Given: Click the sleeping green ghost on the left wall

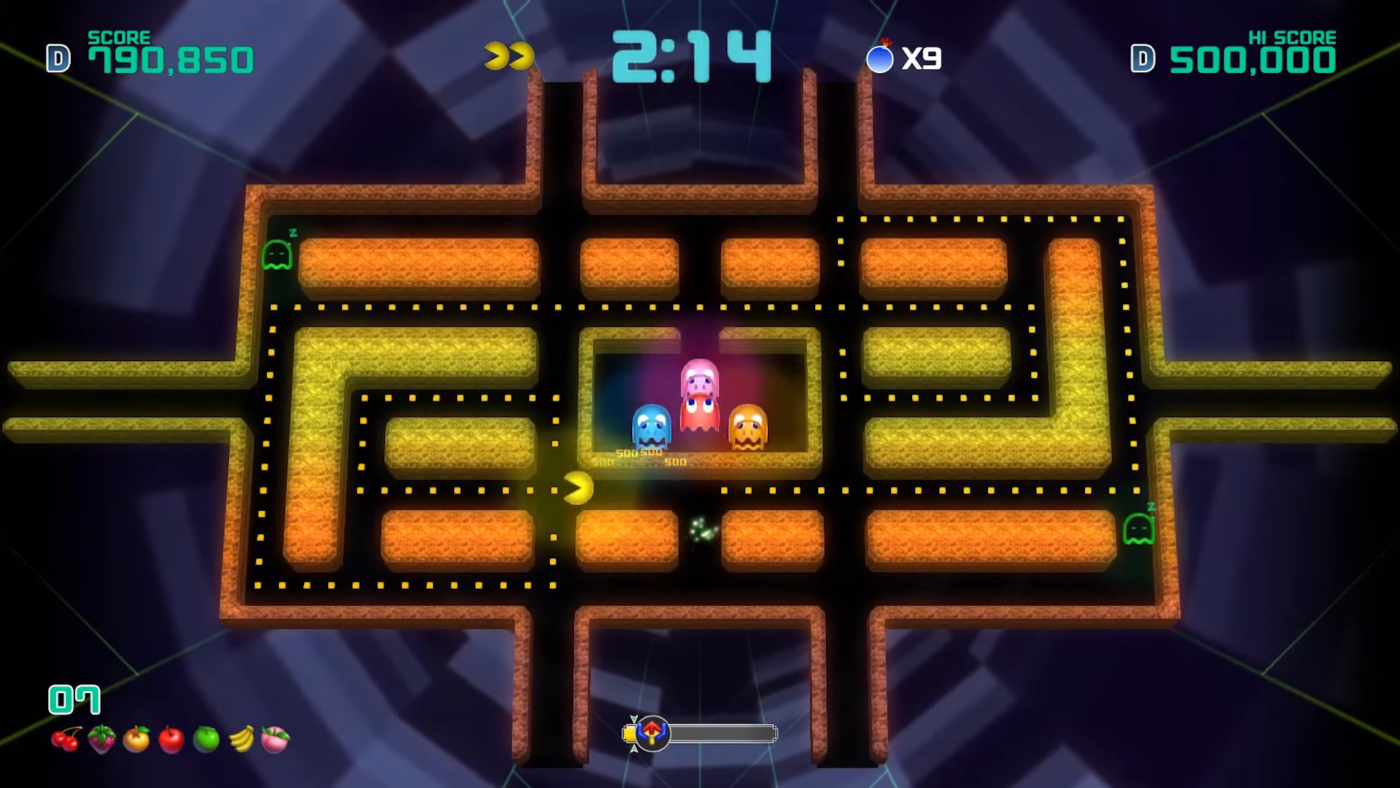Looking at the screenshot, I should pos(277,256).
